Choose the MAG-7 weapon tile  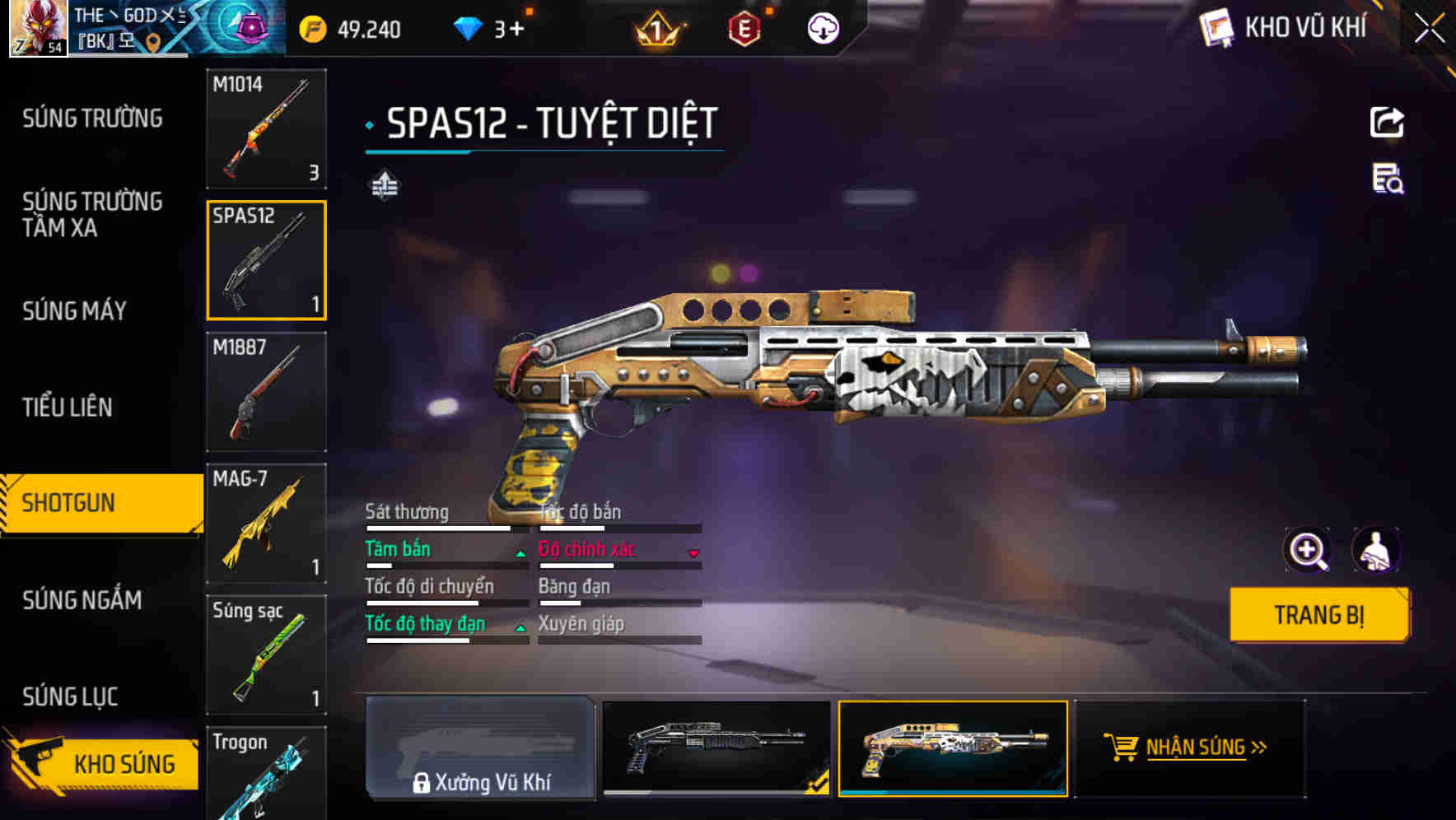[266, 524]
